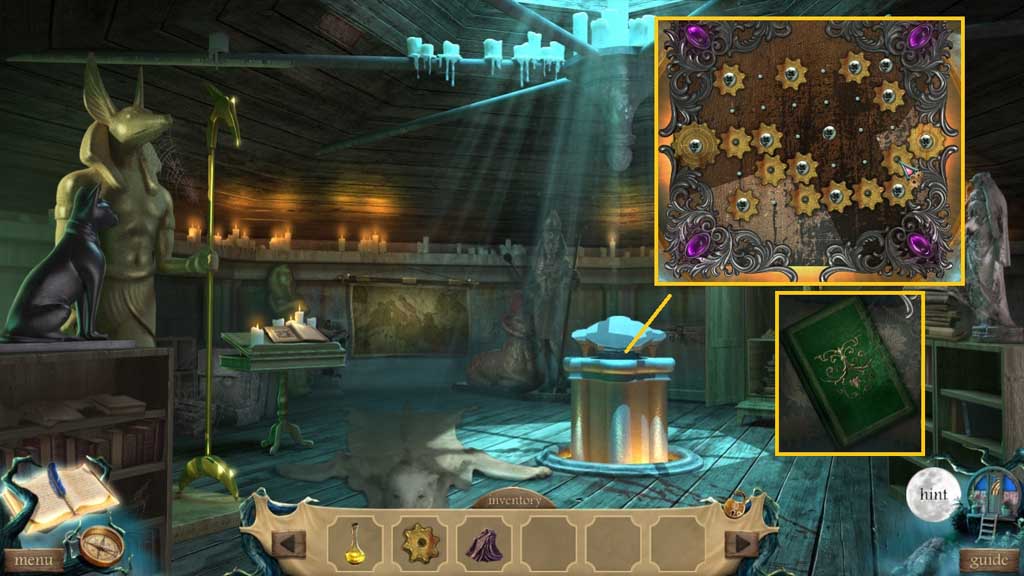Open the game menu
This screenshot has height=576, width=1024.
point(33,560)
